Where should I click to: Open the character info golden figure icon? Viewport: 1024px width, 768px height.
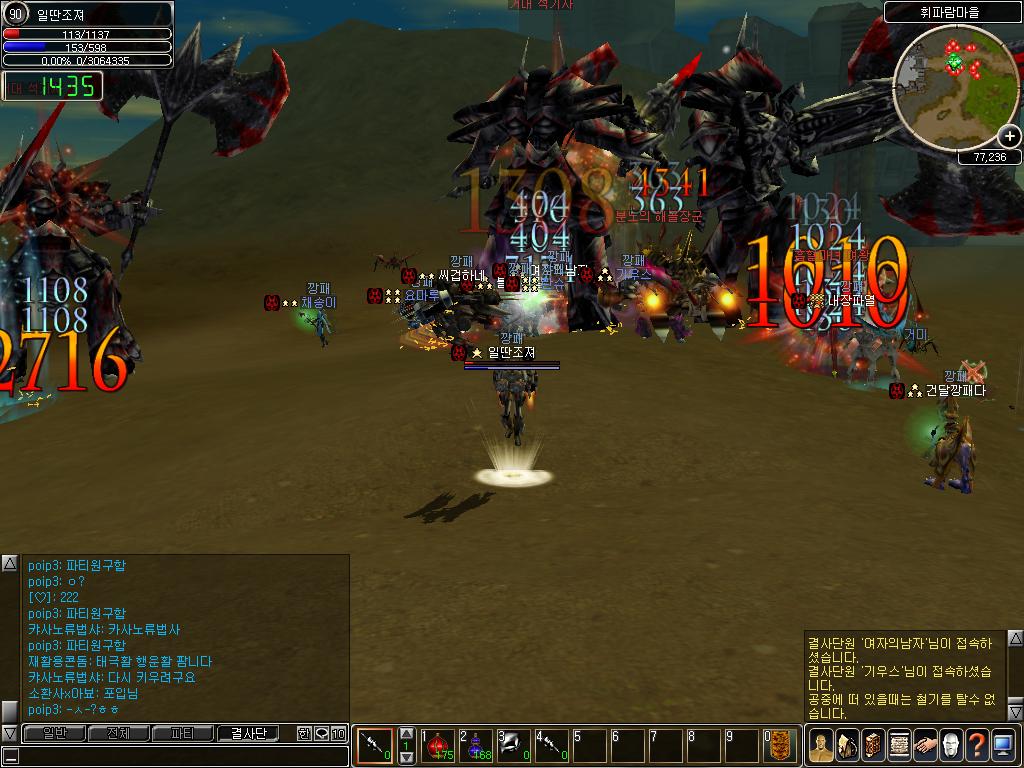(x=821, y=745)
